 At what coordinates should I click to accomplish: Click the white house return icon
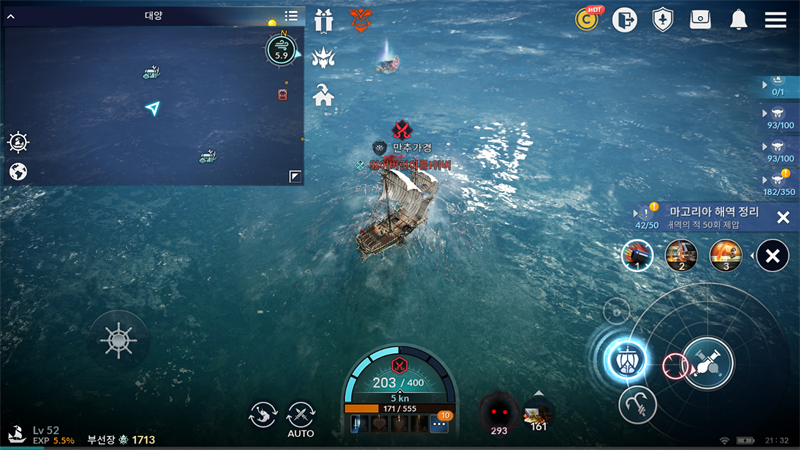323,96
